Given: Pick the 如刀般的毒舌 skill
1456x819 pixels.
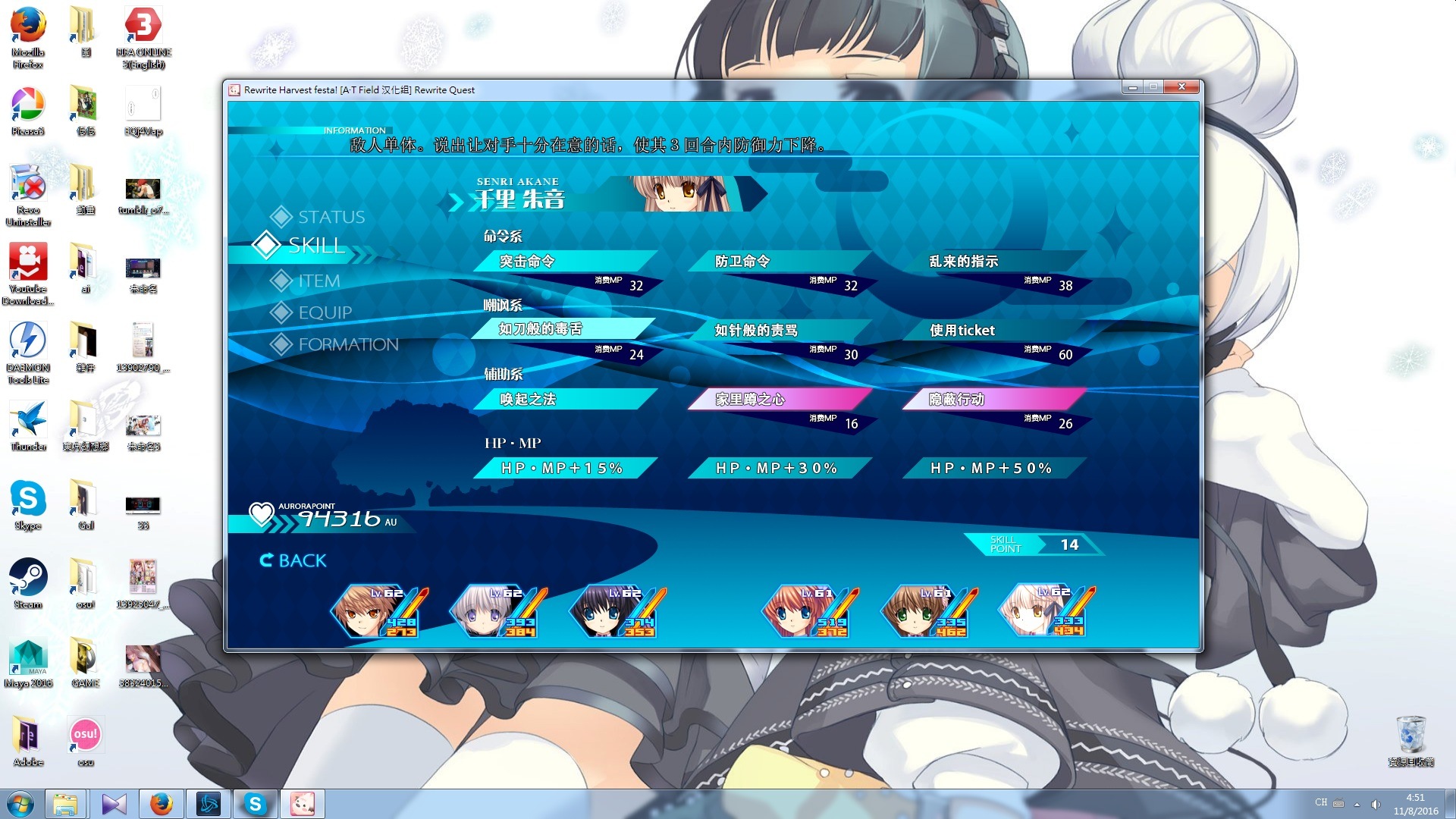Looking at the screenshot, I should [564, 329].
